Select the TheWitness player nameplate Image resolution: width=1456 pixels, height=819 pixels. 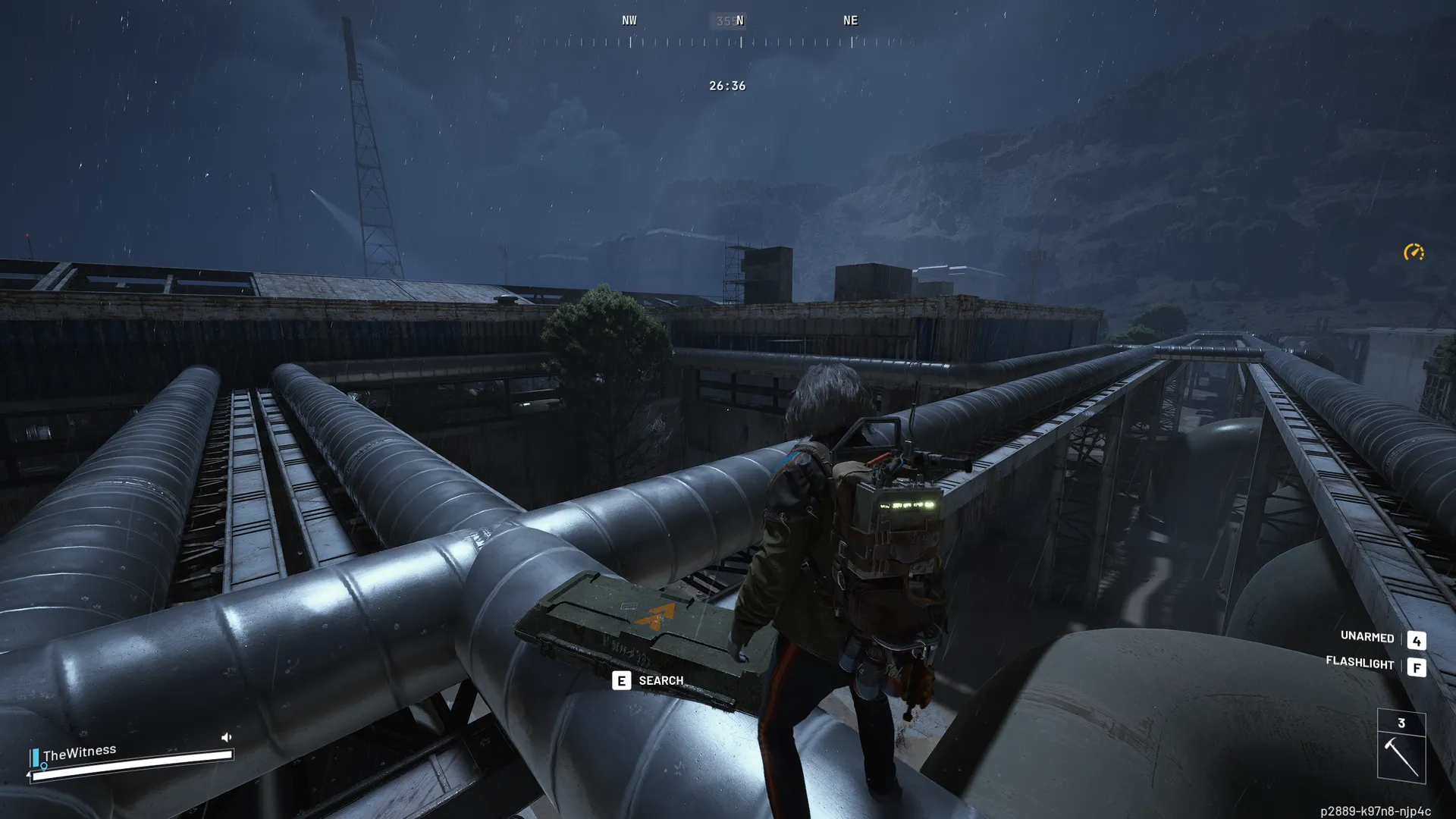pyautogui.click(x=80, y=753)
